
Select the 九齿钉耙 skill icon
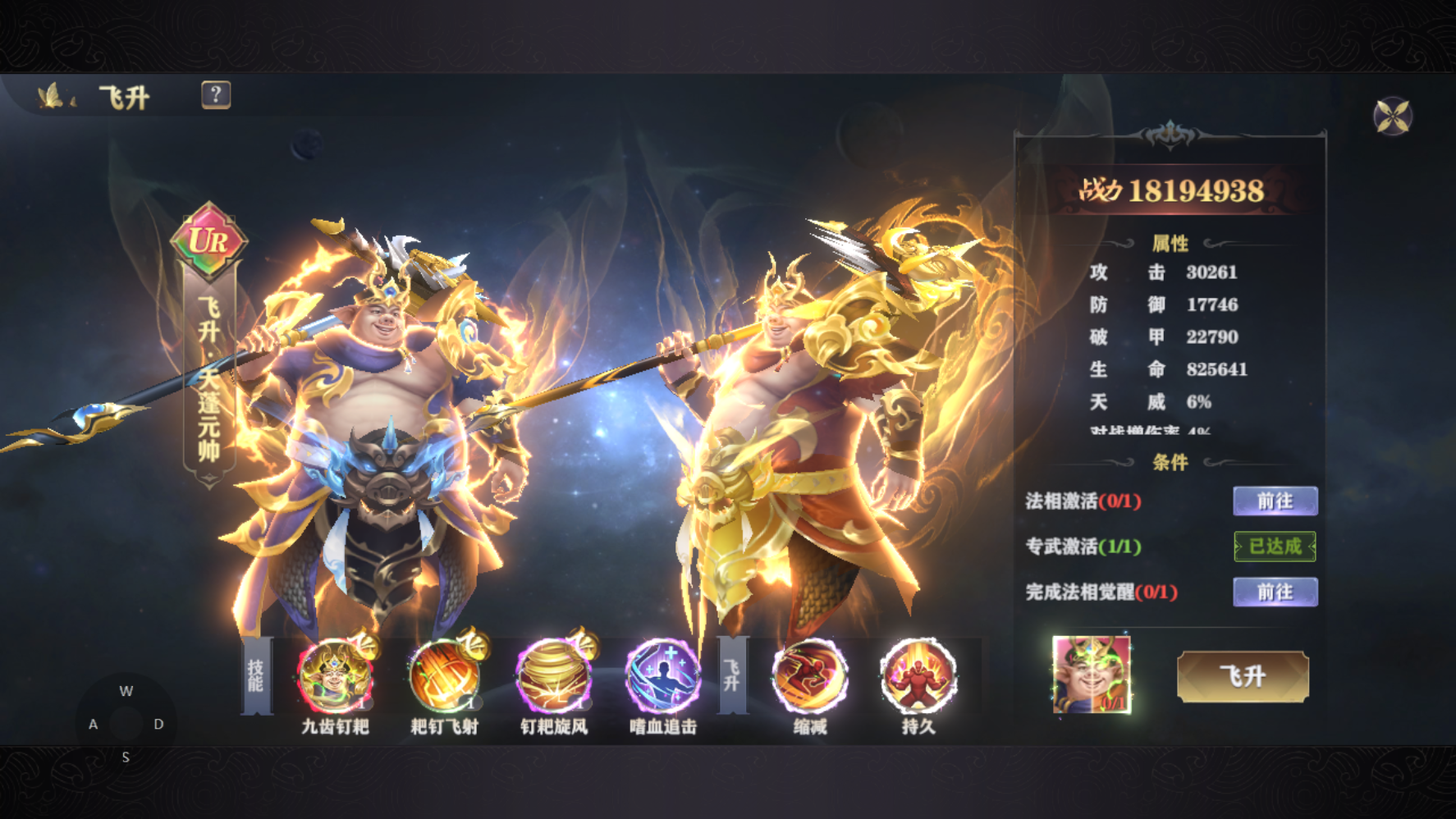[x=335, y=678]
